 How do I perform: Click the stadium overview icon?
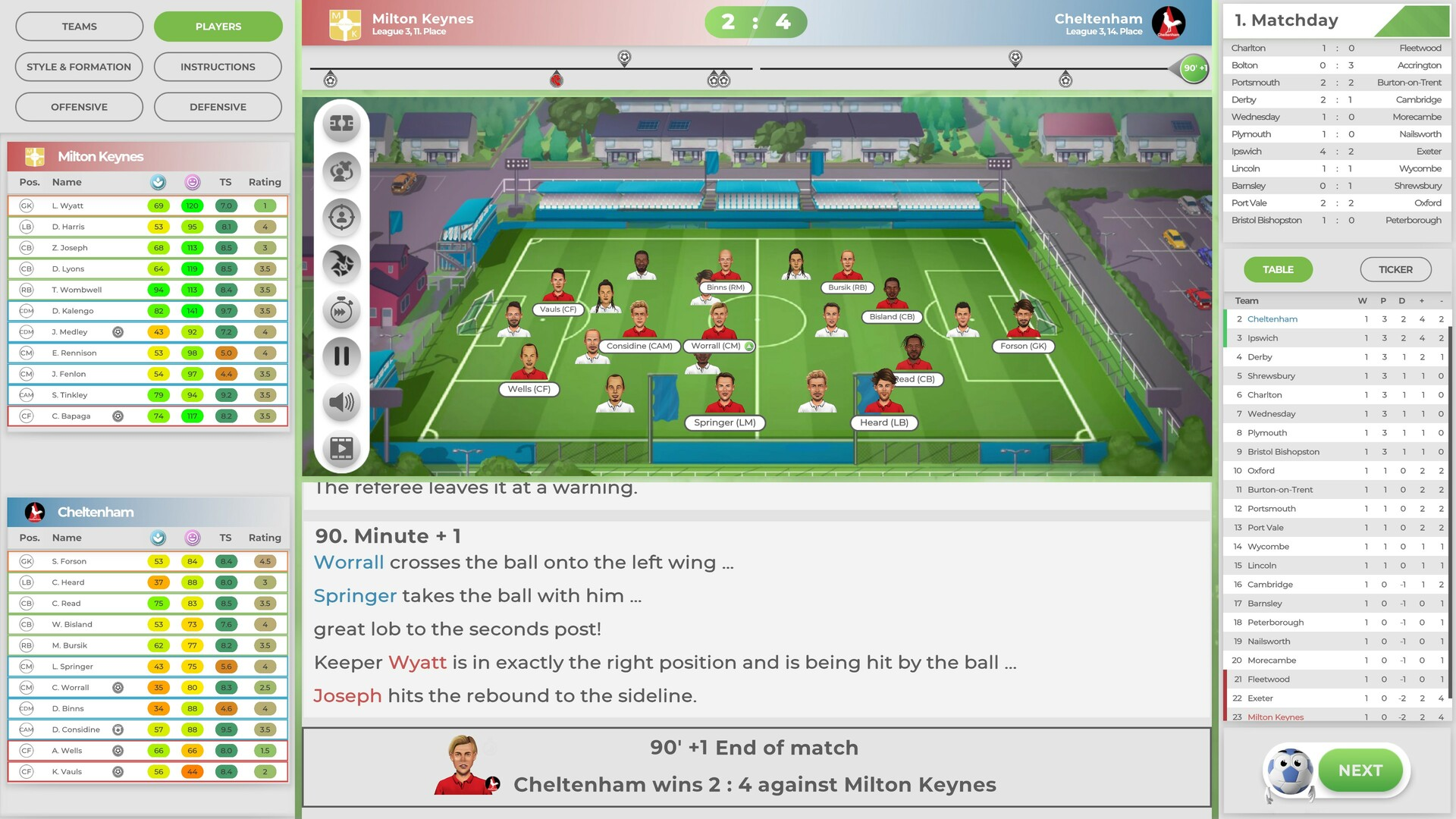coord(341,122)
